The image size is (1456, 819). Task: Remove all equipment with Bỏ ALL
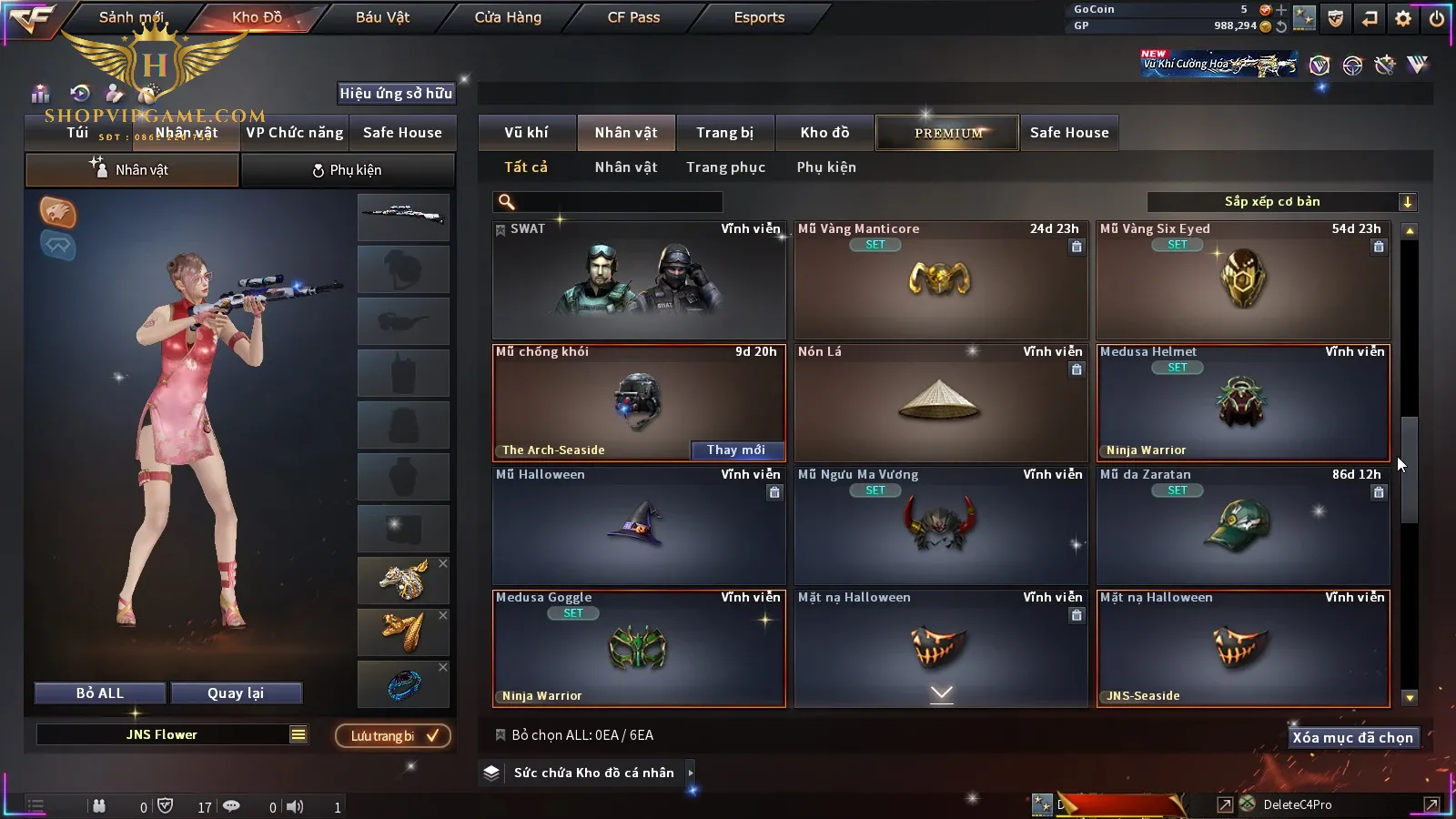[x=100, y=693]
